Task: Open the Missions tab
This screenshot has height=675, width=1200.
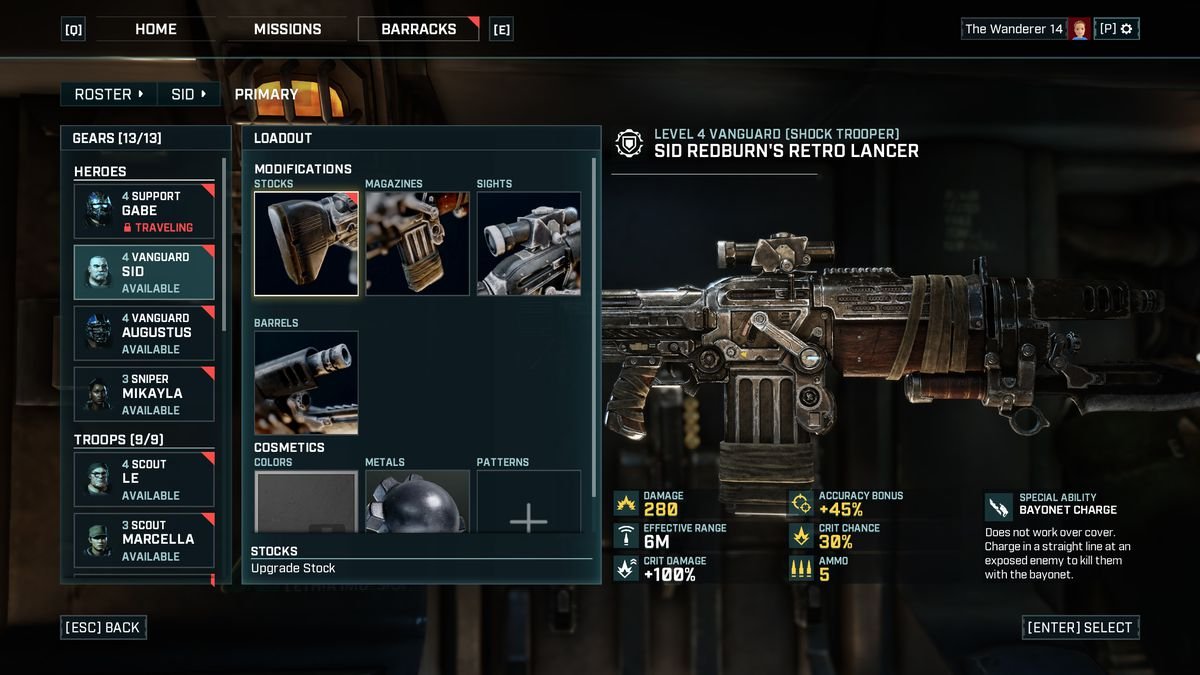Action: [x=287, y=29]
